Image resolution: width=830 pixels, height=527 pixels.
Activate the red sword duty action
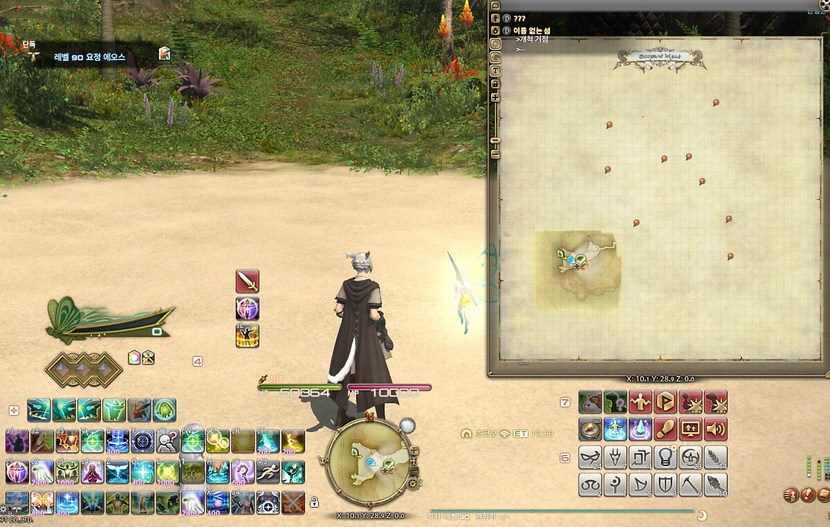[247, 281]
